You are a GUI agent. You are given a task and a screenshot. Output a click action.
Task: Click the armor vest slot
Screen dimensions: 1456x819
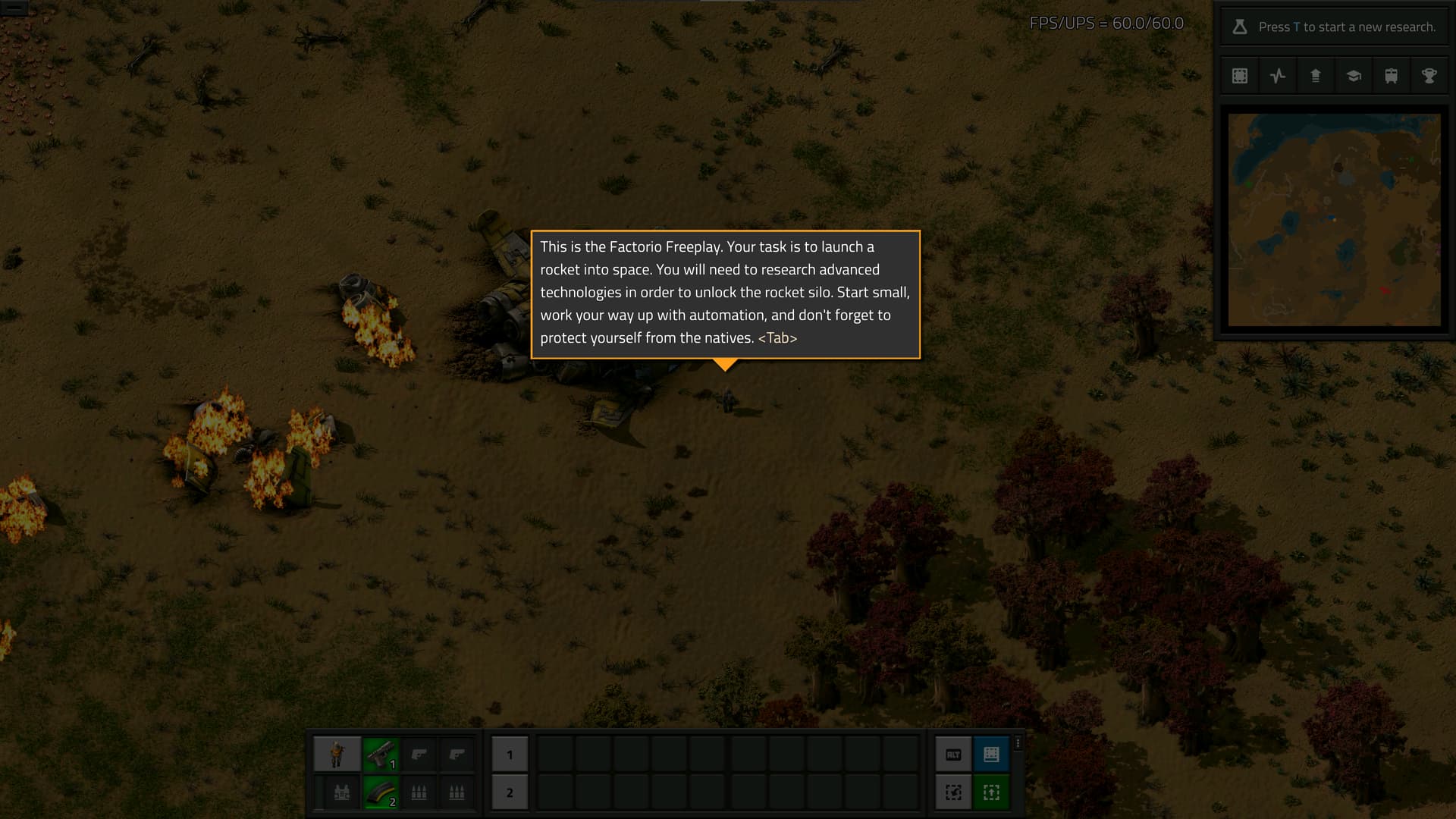click(x=342, y=793)
